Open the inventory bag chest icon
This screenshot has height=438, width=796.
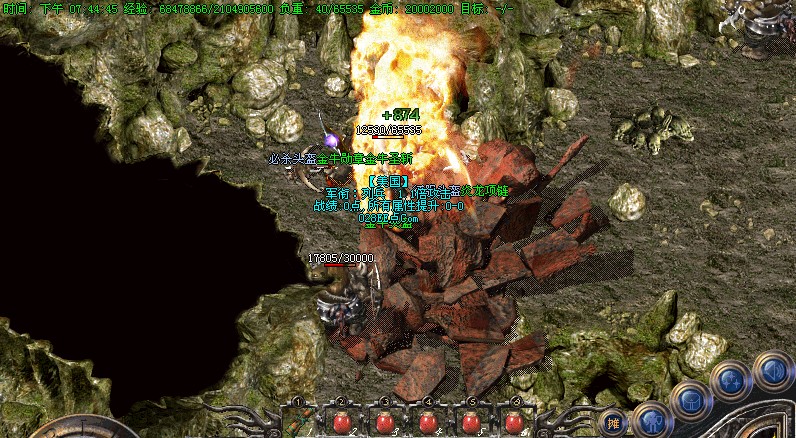coord(691,402)
